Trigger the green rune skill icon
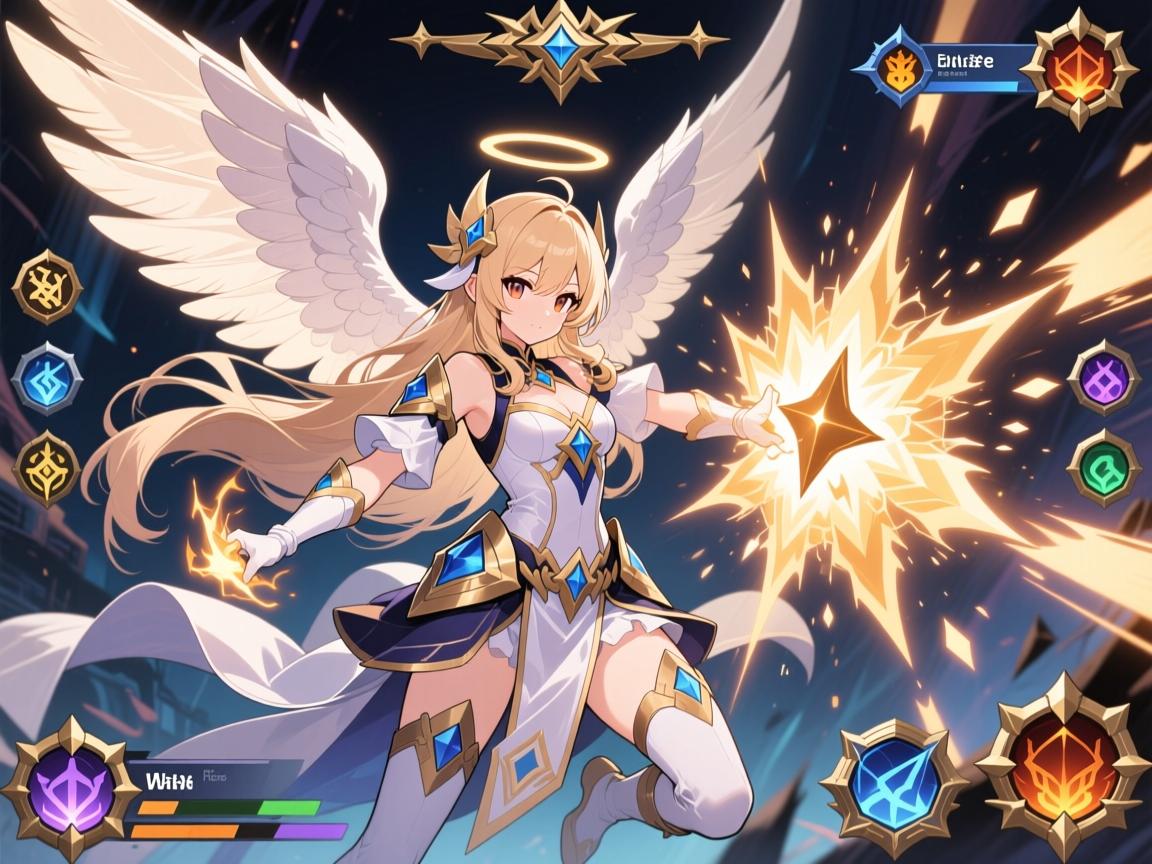 click(x=1103, y=467)
